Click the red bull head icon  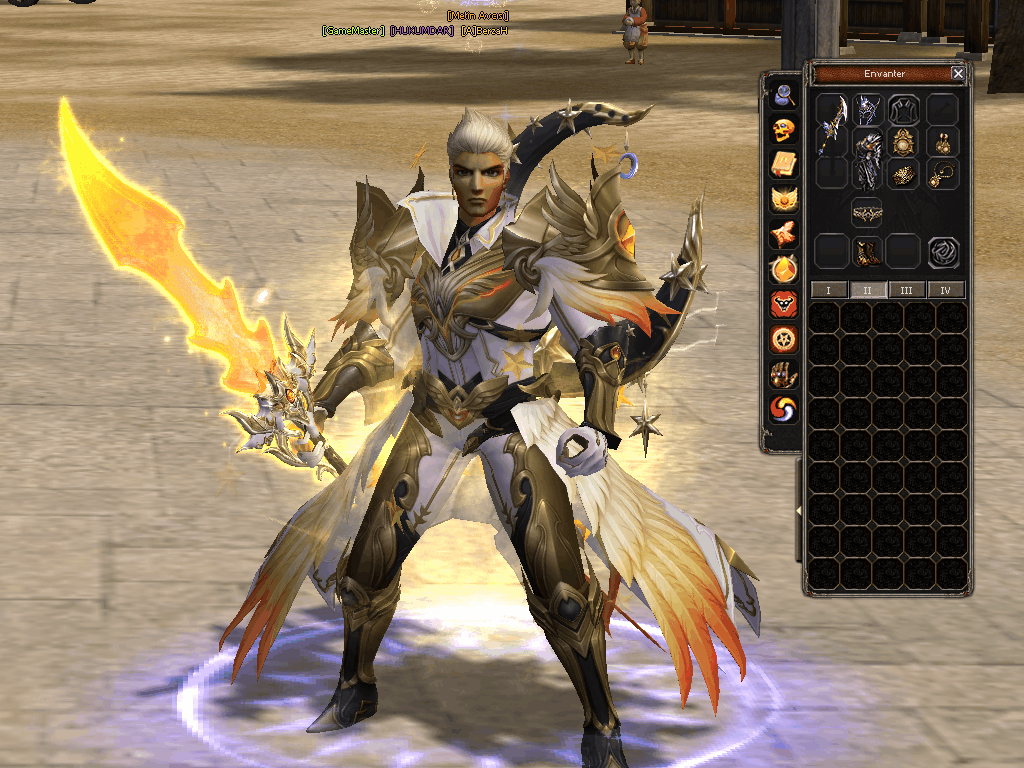point(784,304)
